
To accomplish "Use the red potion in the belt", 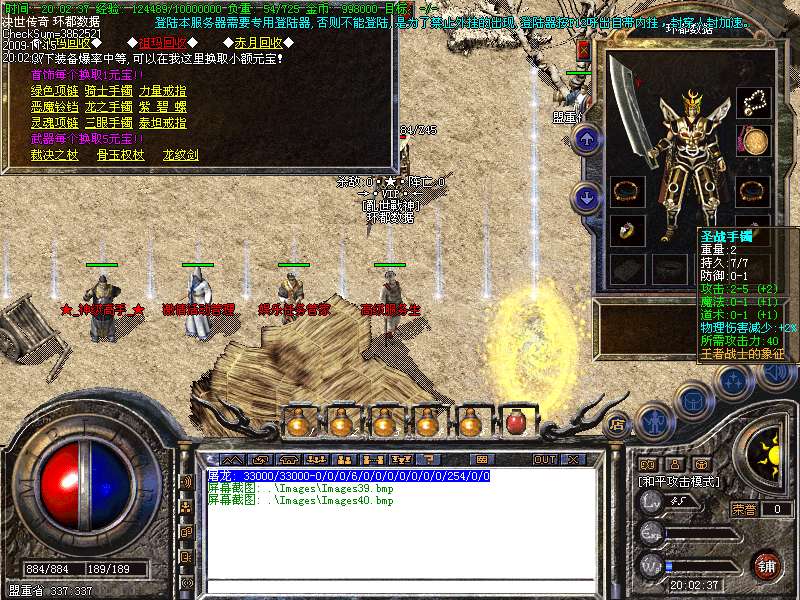I will pyautogui.click(x=516, y=422).
